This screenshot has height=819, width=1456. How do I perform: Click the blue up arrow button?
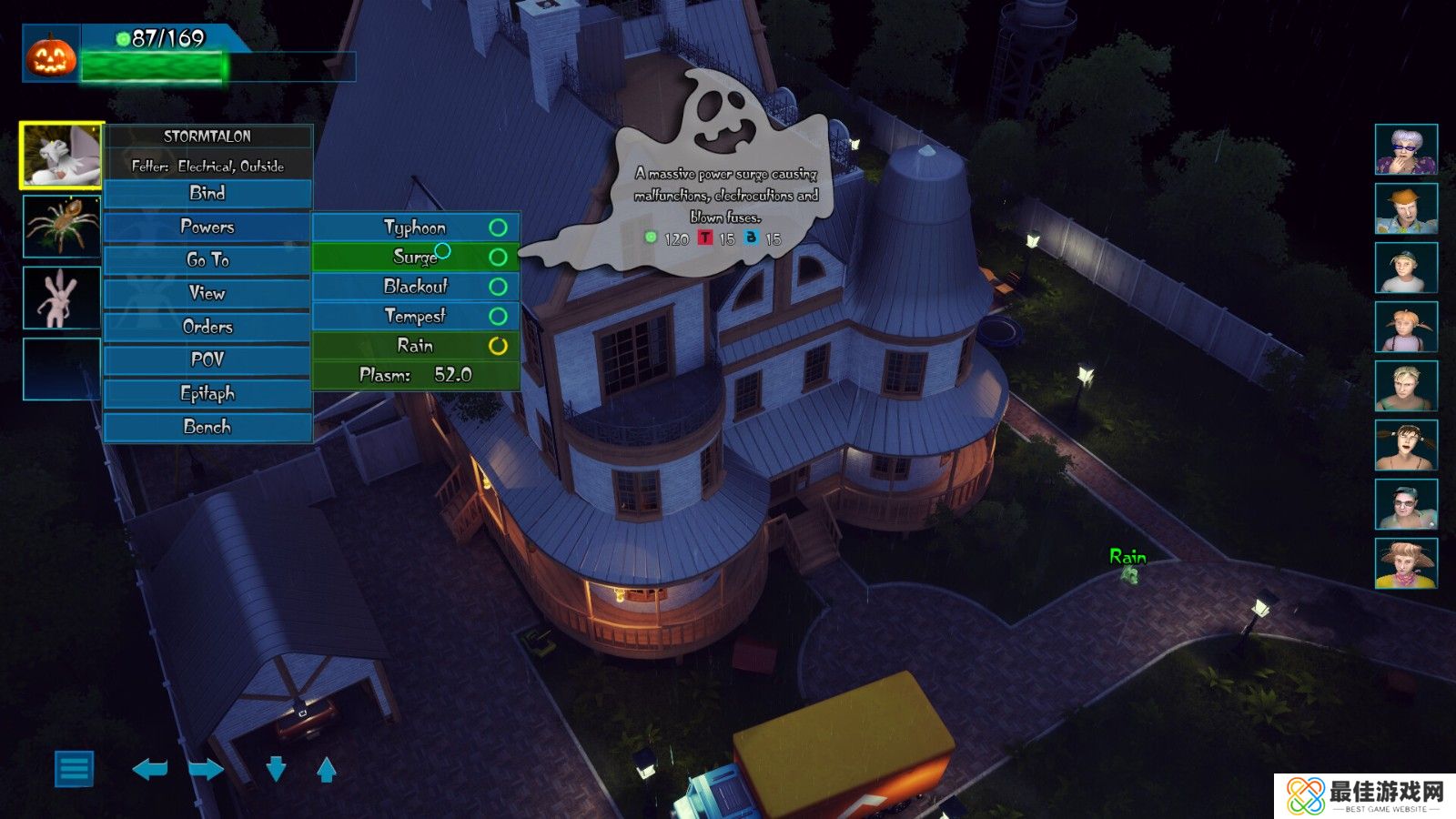(327, 770)
